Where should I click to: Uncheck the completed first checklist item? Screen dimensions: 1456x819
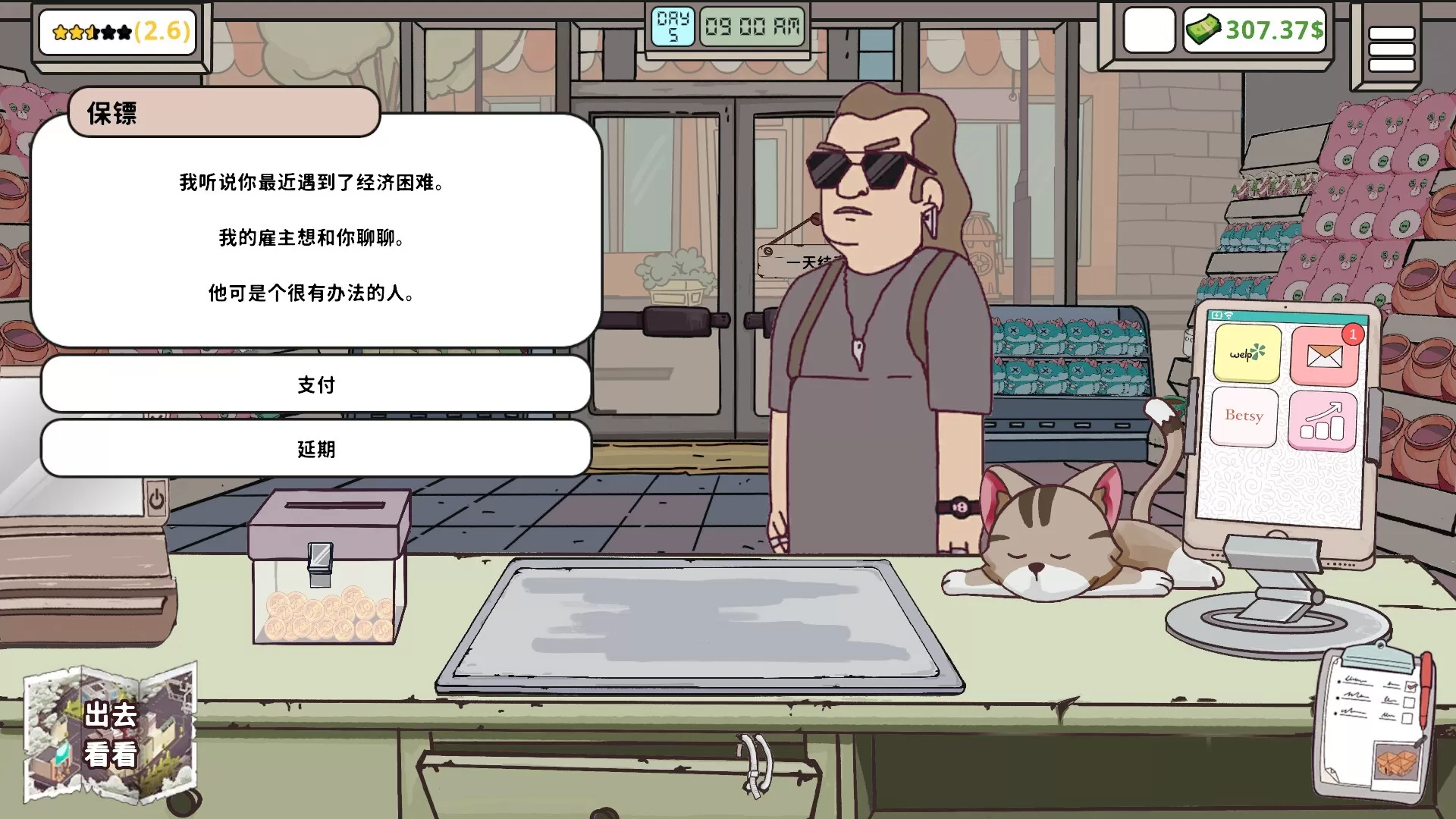pos(1411,686)
